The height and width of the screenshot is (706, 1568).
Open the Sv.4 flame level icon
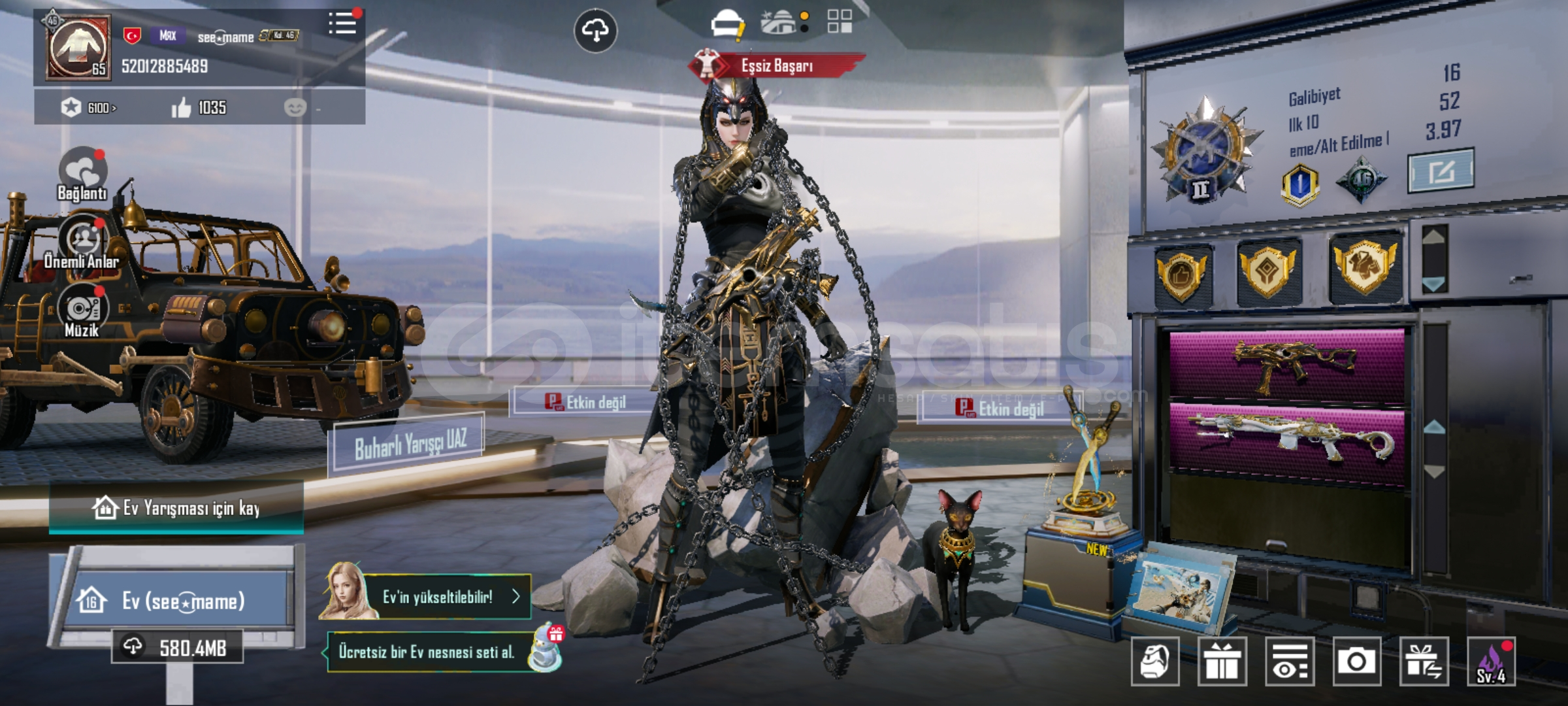pyautogui.click(x=1492, y=662)
